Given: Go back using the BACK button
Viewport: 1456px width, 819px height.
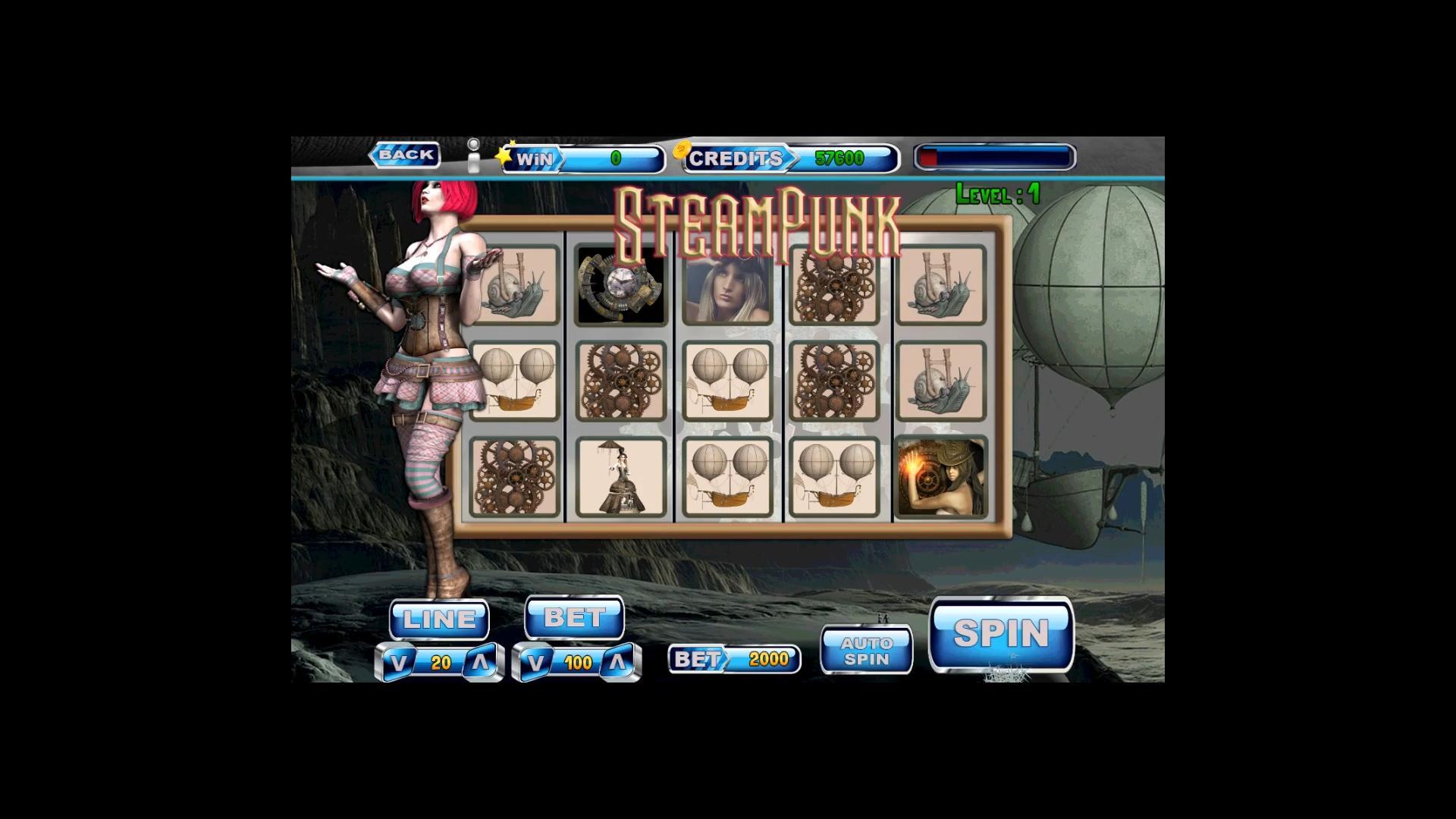Looking at the screenshot, I should (405, 154).
